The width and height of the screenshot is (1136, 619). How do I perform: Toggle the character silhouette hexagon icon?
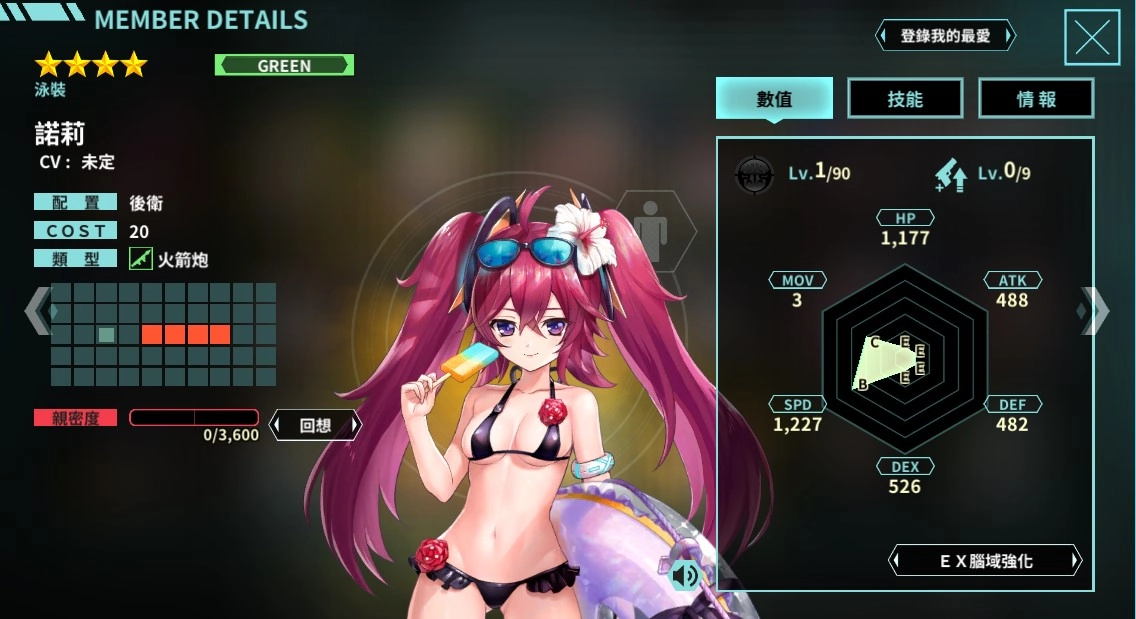655,231
